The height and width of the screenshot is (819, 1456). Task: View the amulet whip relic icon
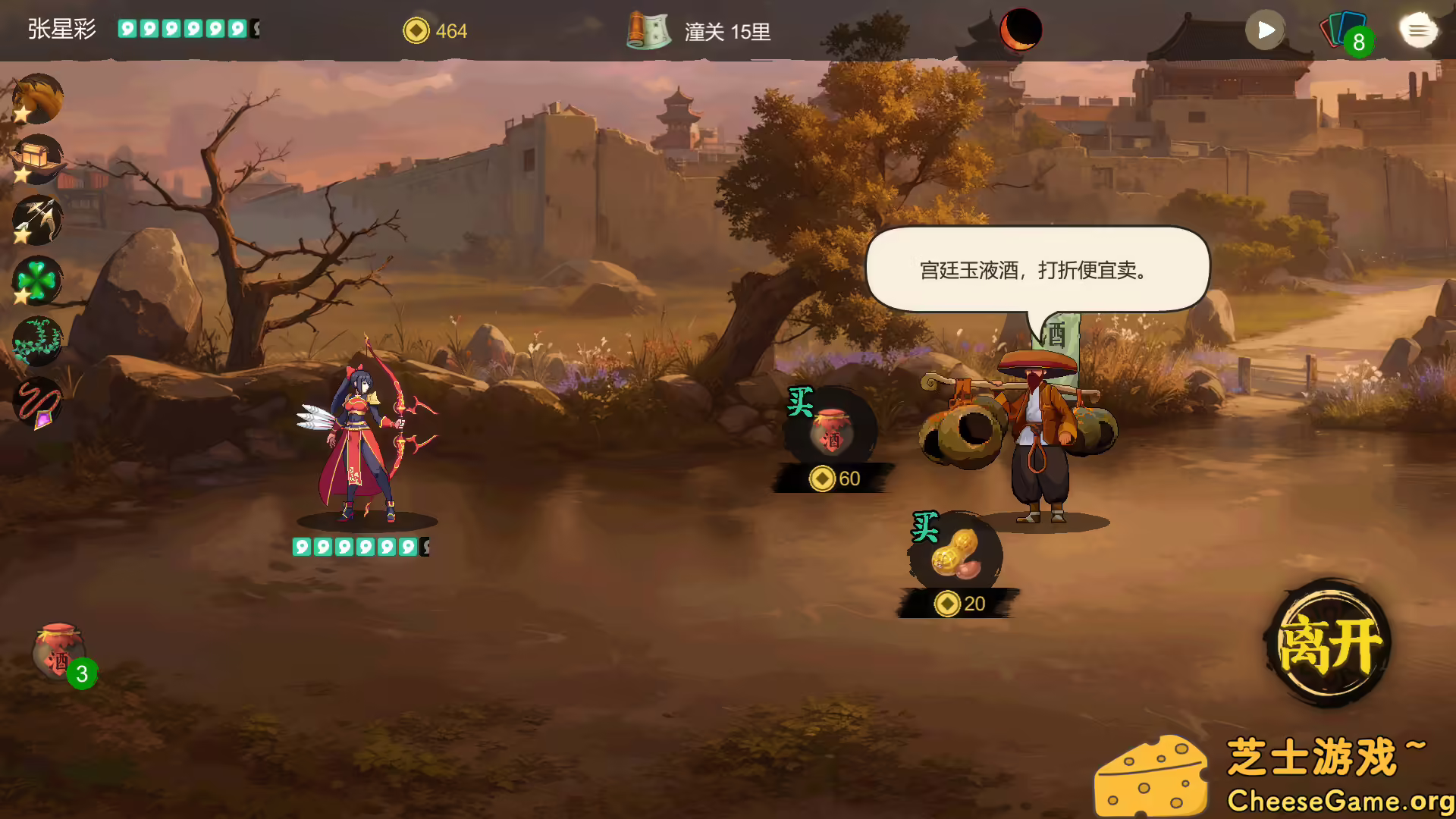tap(37, 402)
